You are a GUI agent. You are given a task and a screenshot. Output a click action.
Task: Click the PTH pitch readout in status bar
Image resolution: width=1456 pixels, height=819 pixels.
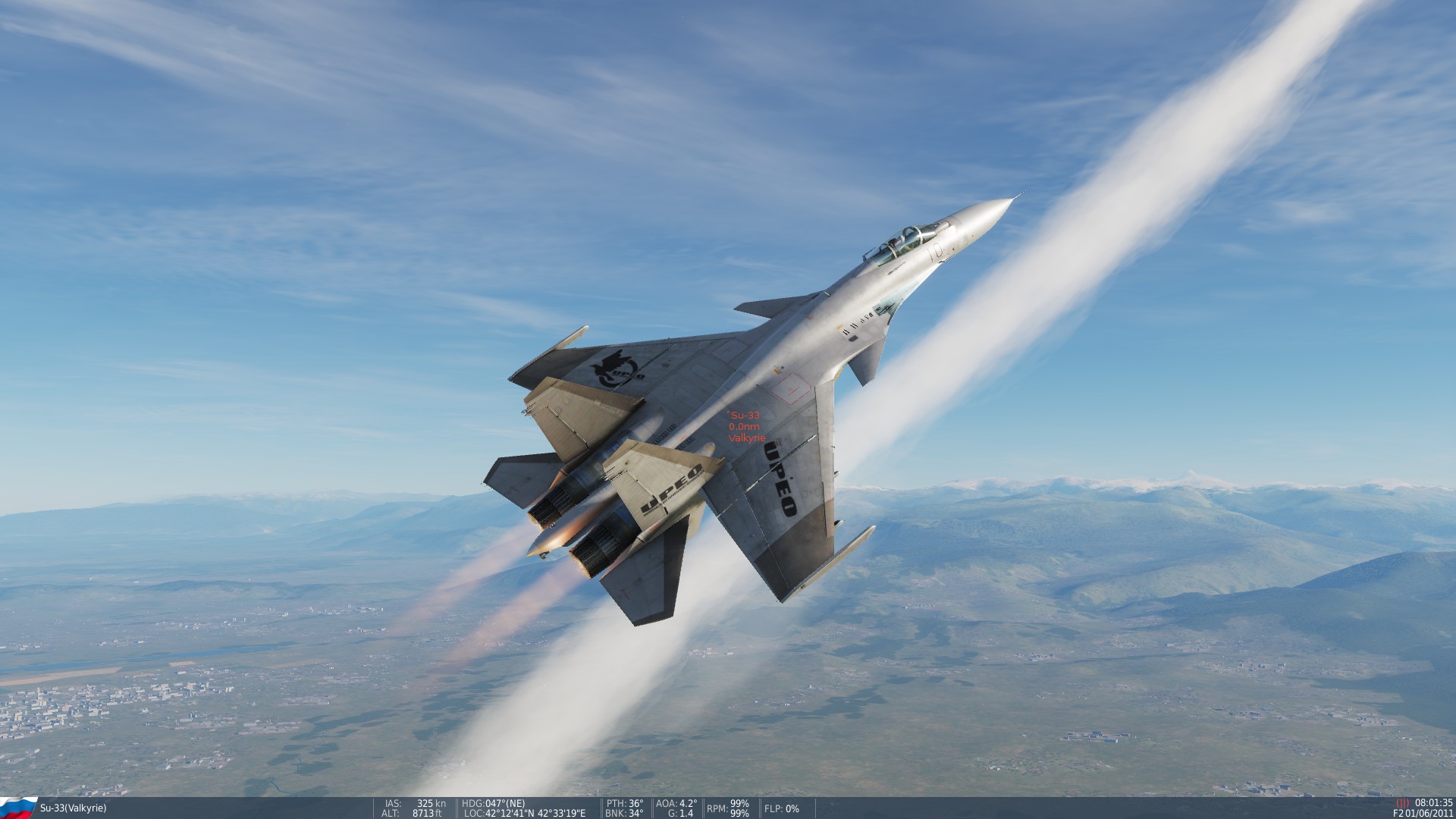click(623, 803)
